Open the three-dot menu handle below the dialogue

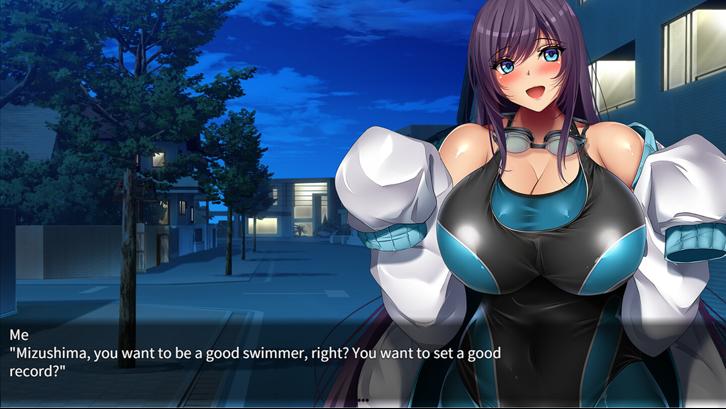tap(363, 400)
